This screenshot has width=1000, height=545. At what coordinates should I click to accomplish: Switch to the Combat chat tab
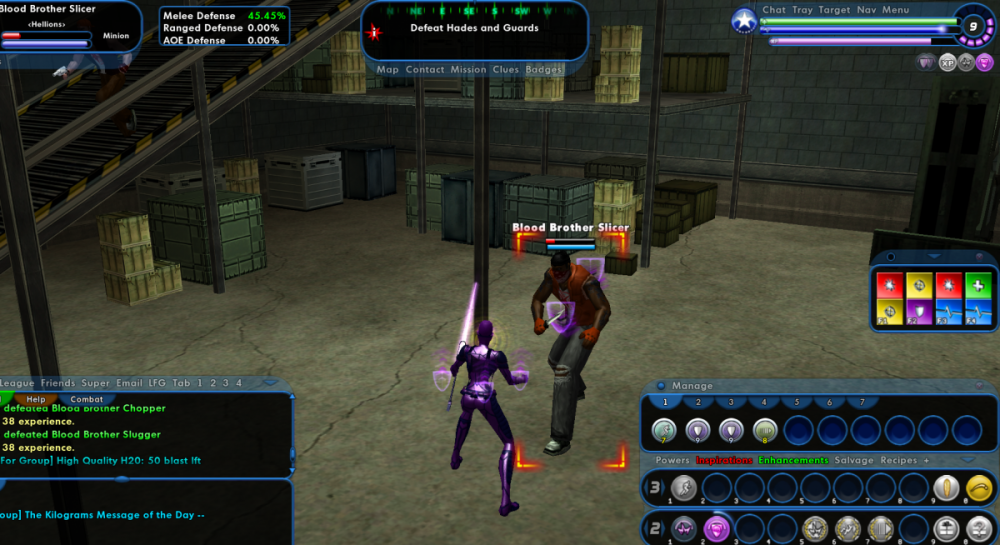87,399
